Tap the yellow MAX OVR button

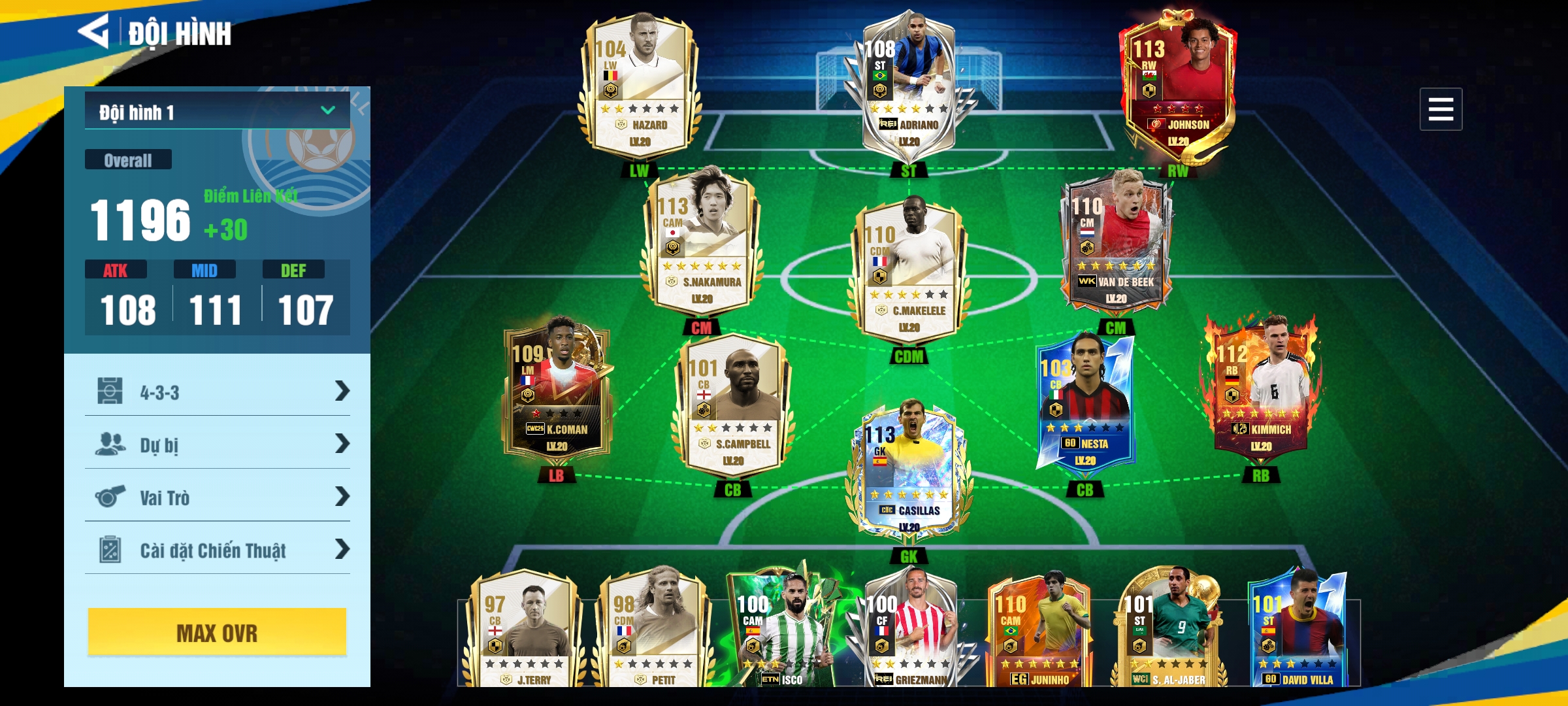pos(217,632)
